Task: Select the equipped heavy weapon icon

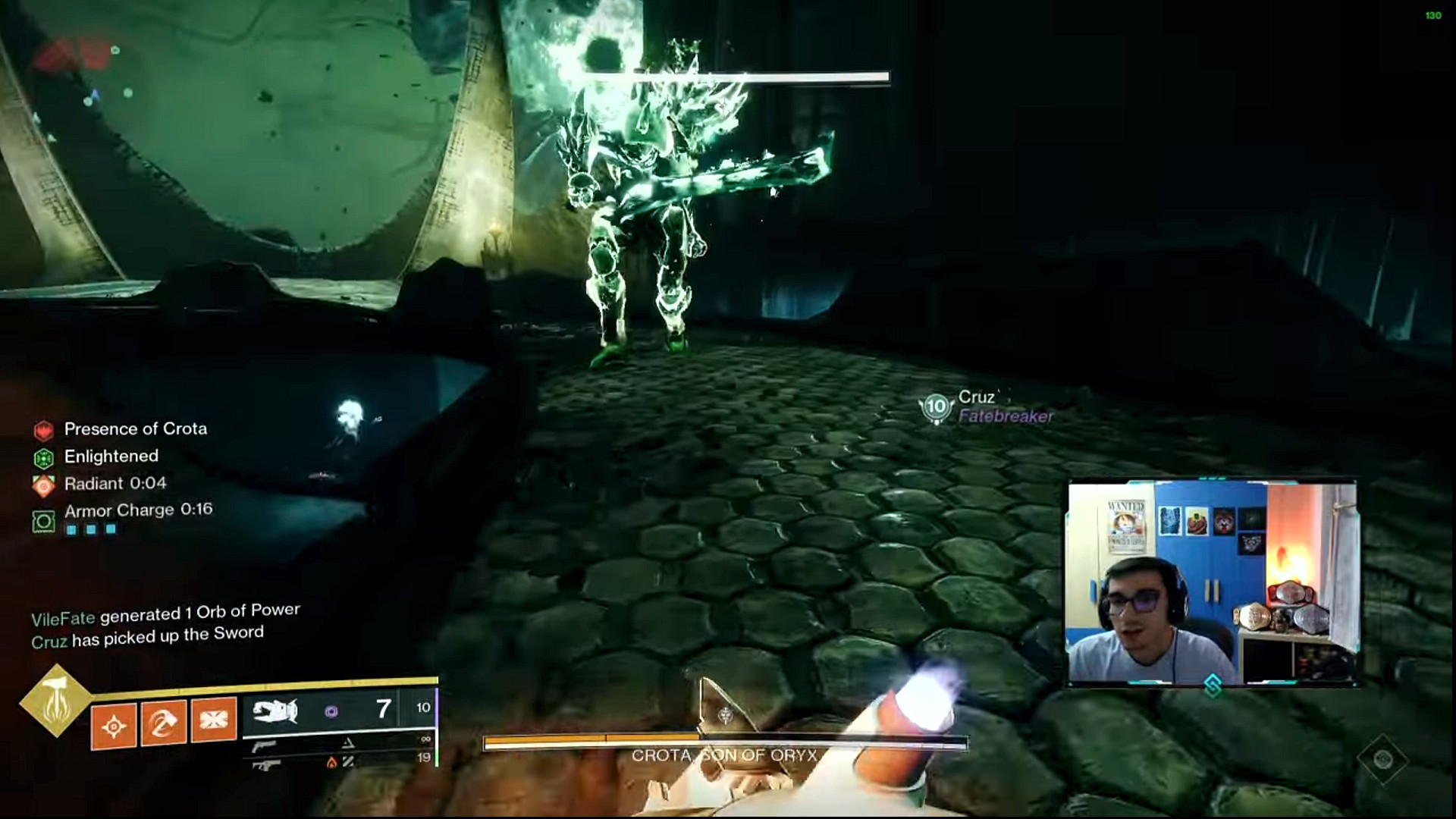Action: 275,711
